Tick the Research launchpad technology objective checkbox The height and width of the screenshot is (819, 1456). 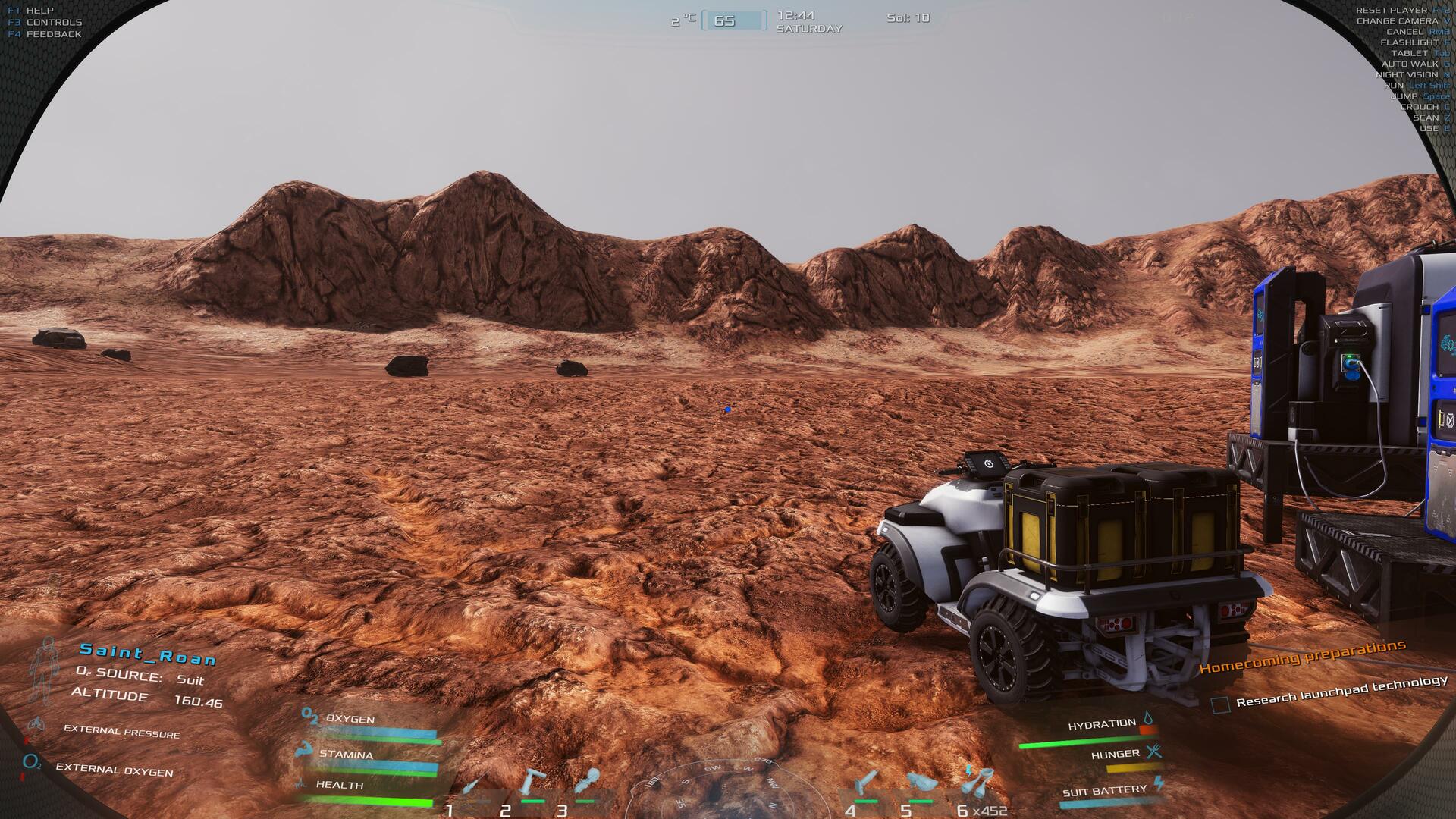tap(1220, 705)
